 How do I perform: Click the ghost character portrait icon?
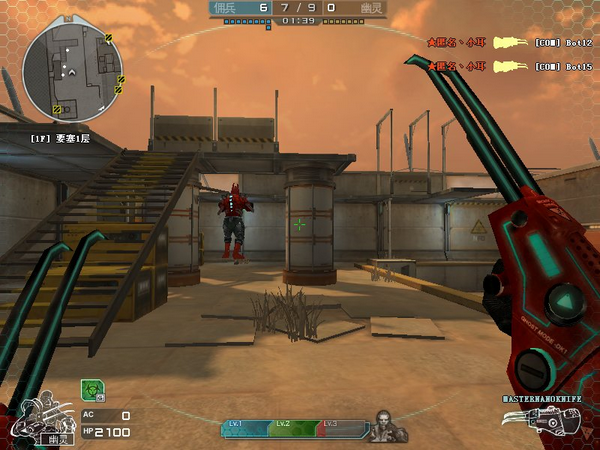42,420
